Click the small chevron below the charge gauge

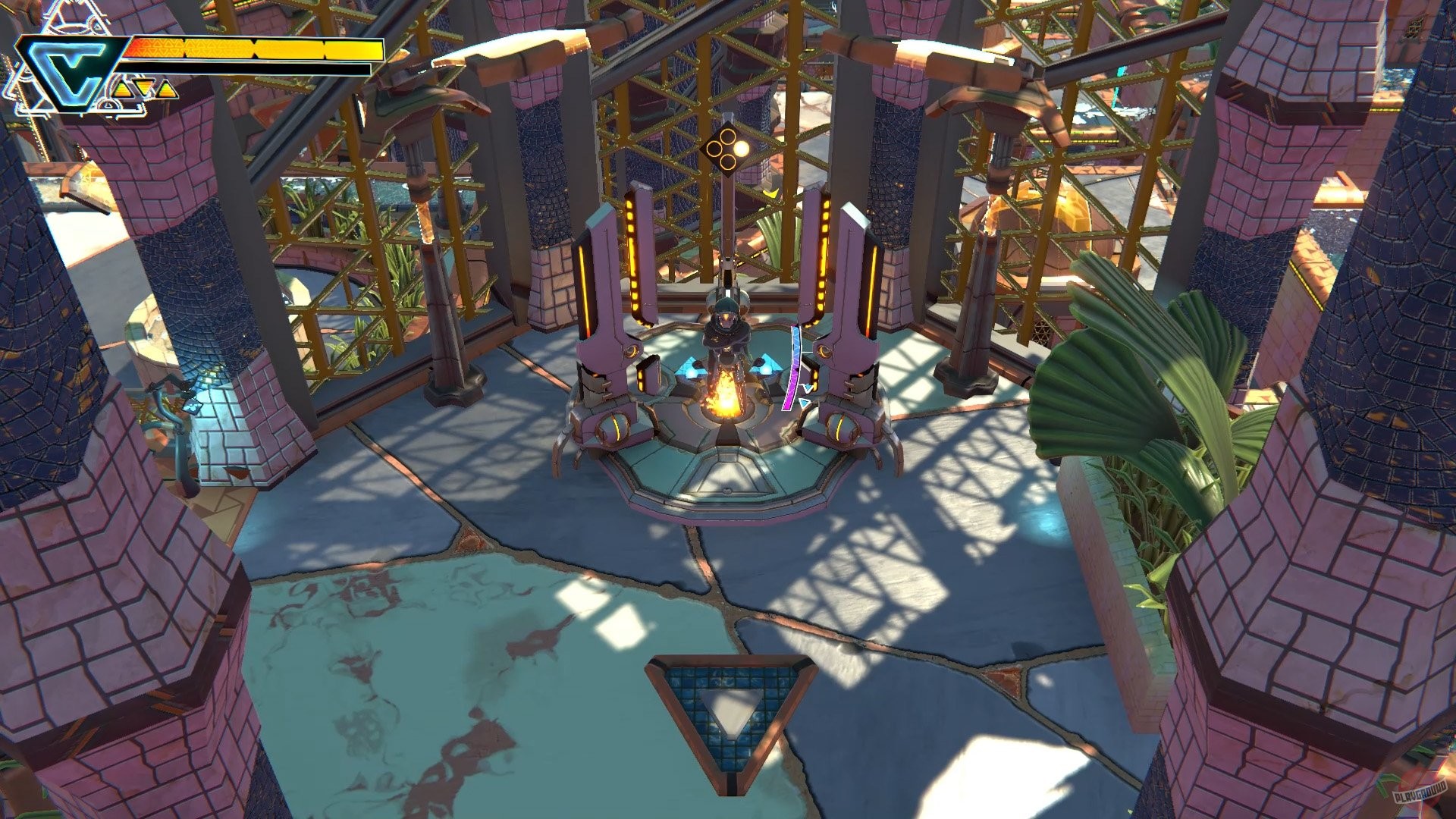point(802,402)
